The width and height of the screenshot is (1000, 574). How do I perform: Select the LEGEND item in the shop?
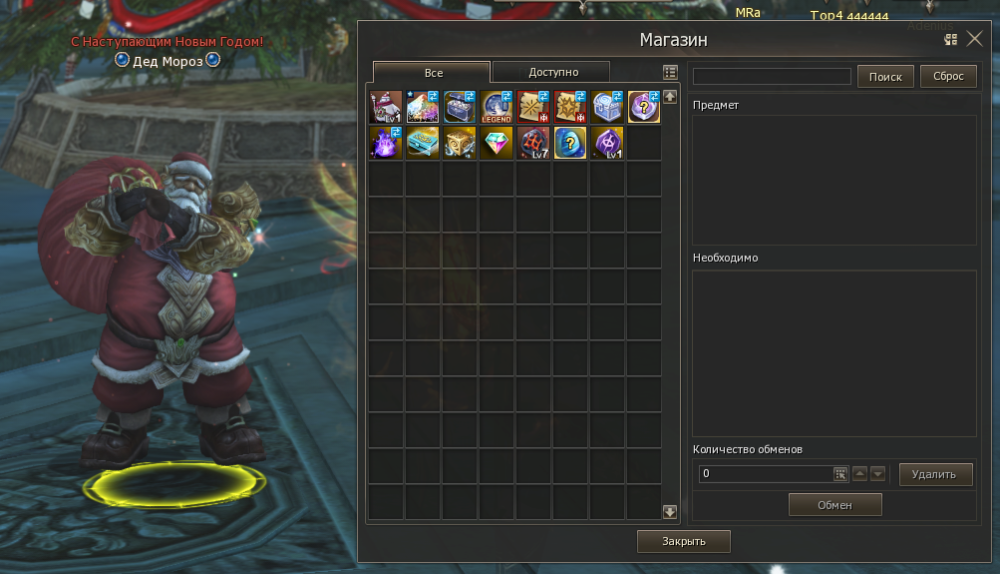[x=497, y=107]
